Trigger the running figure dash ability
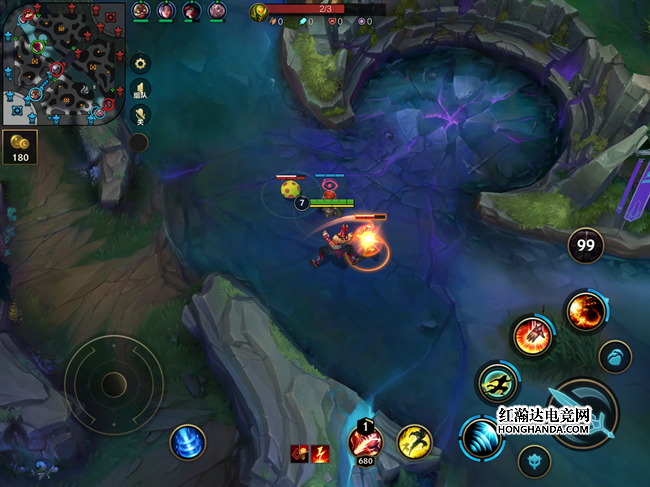 tap(497, 381)
